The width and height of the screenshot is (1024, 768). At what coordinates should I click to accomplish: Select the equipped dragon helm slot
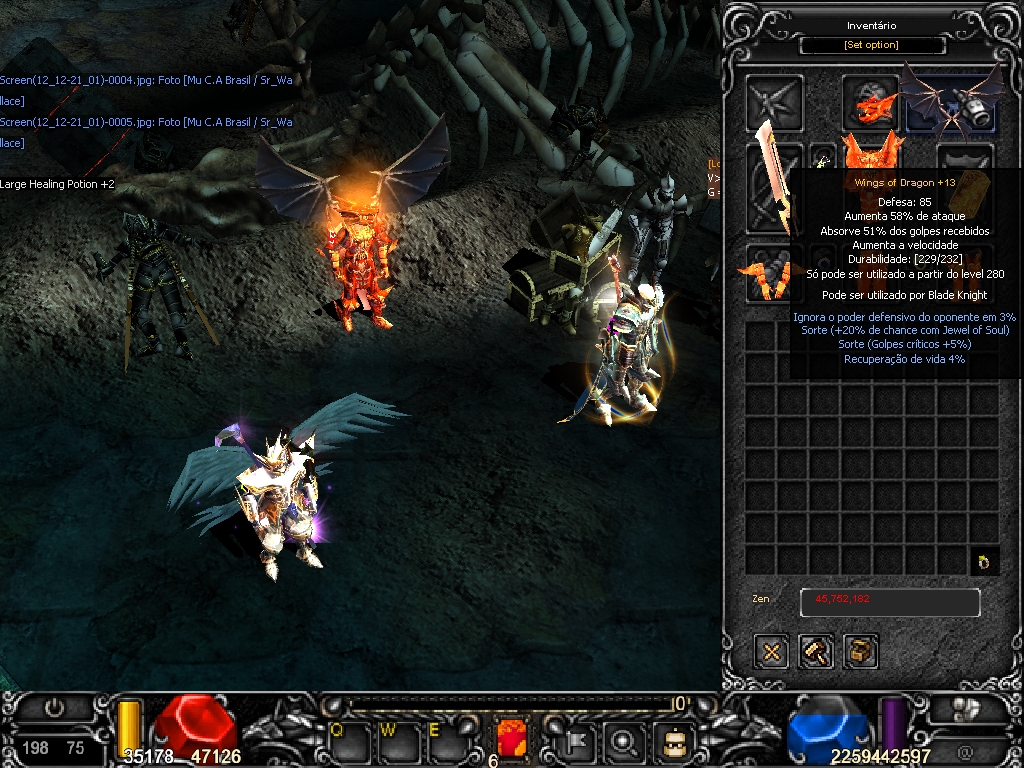tap(870, 101)
